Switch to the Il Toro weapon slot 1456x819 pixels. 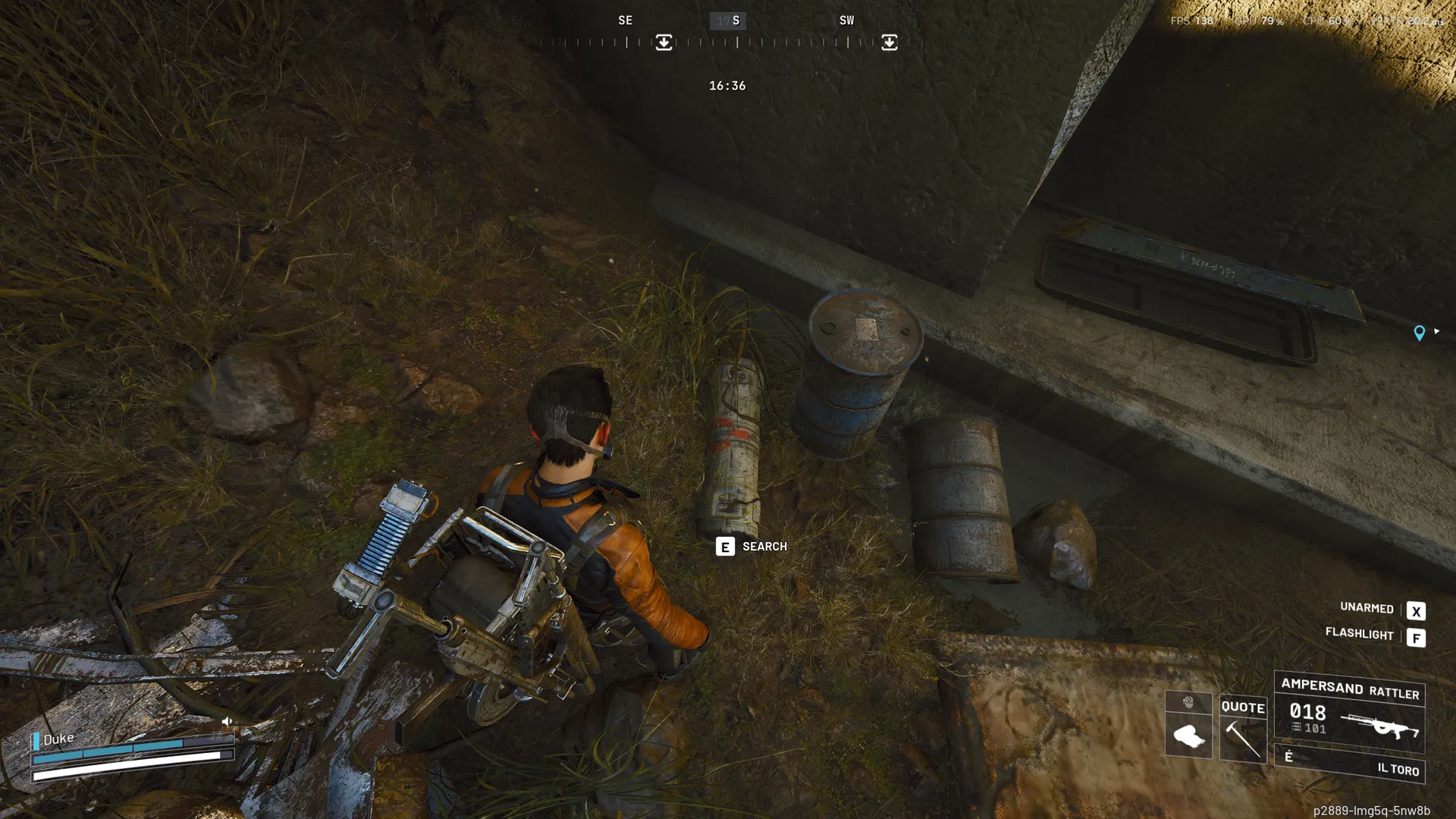[x=1349, y=764]
